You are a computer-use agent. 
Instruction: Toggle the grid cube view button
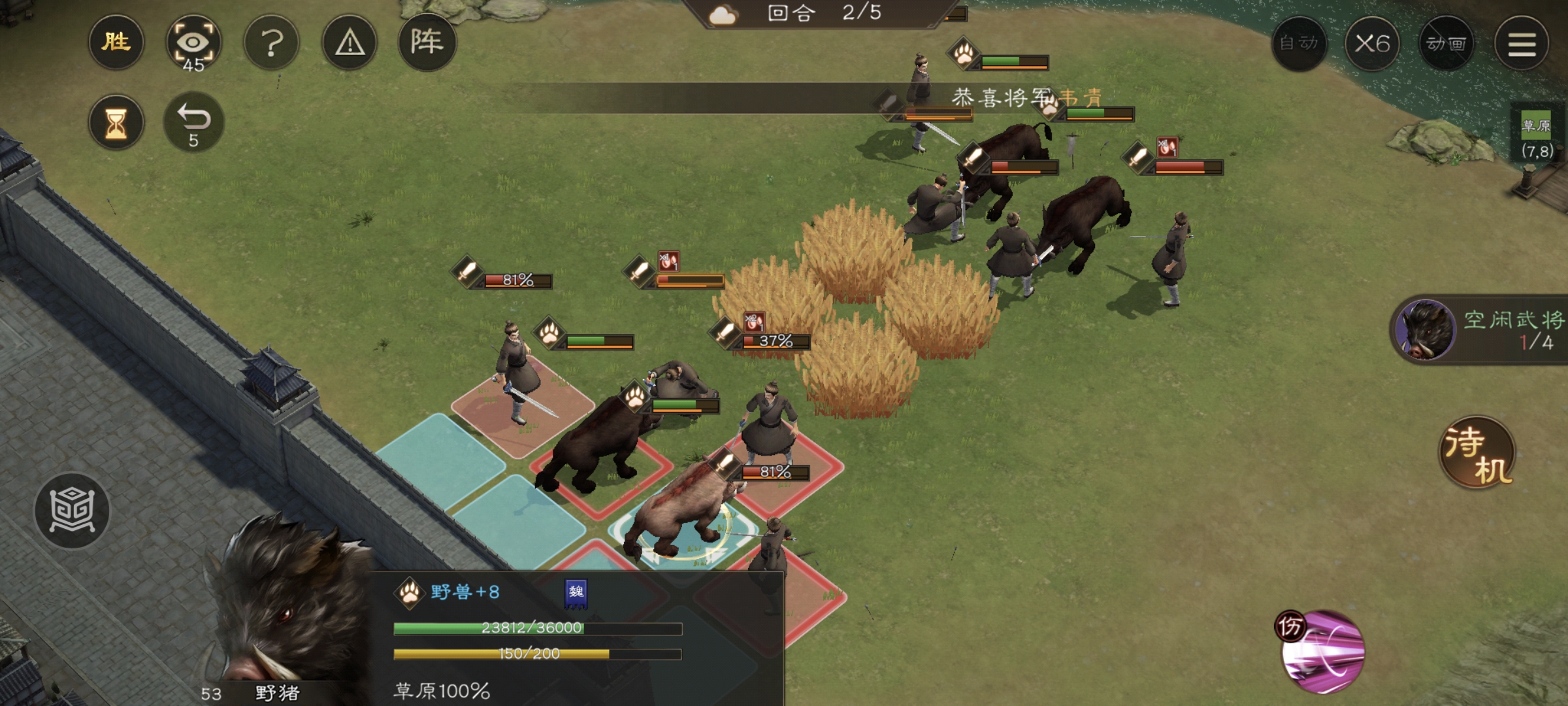72,511
